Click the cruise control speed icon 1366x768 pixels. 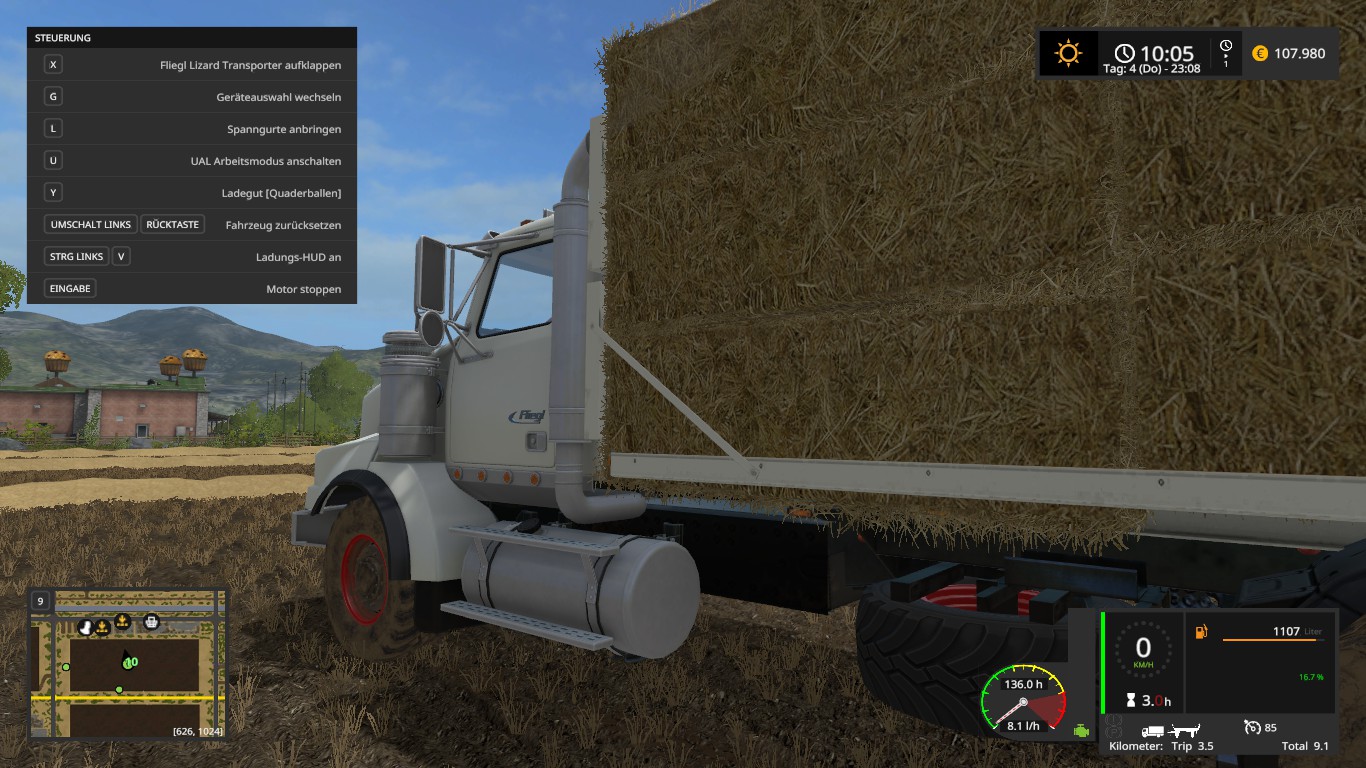(x=1251, y=728)
